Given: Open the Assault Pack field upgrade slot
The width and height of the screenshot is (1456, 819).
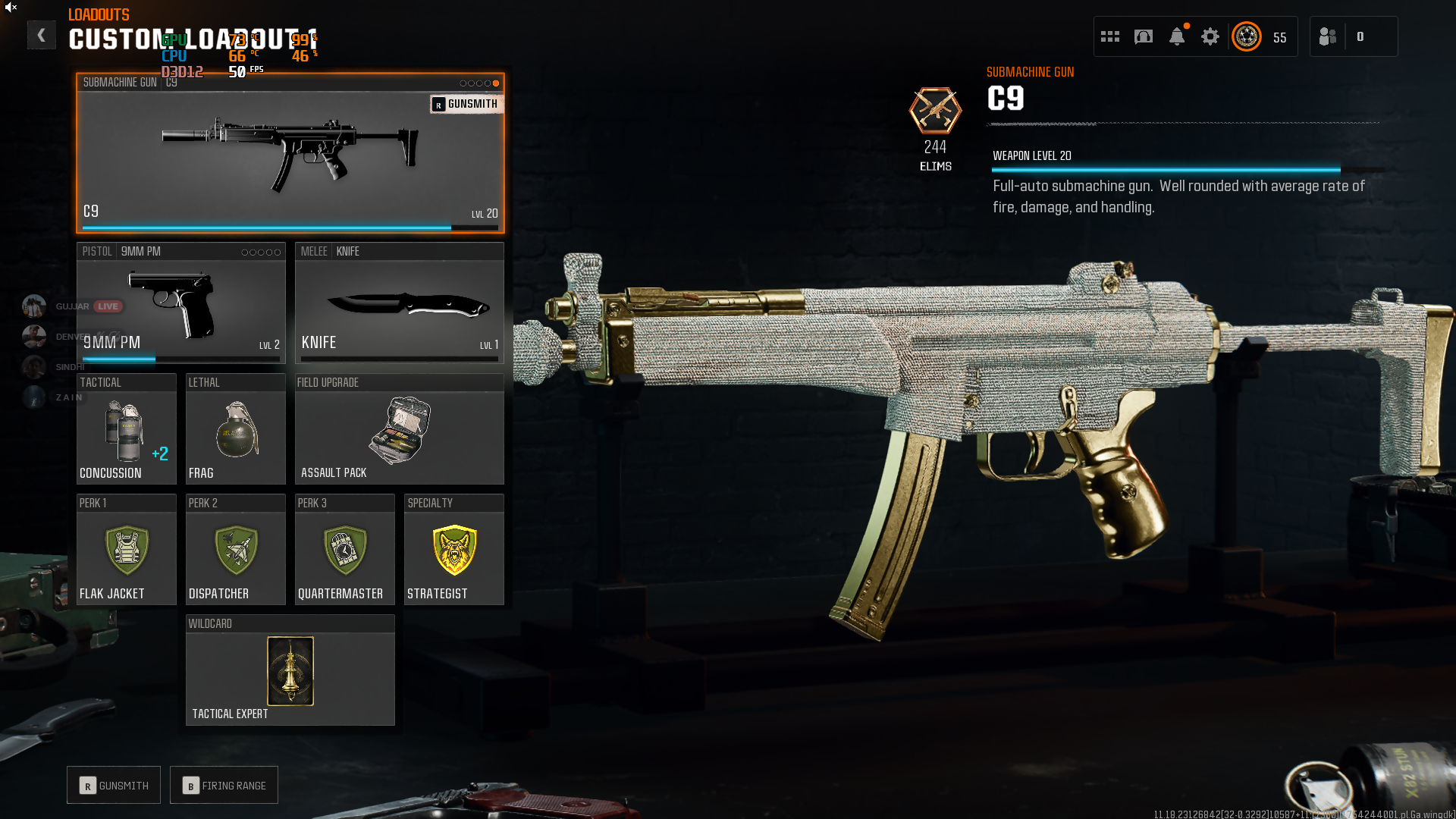Looking at the screenshot, I should 399,429.
